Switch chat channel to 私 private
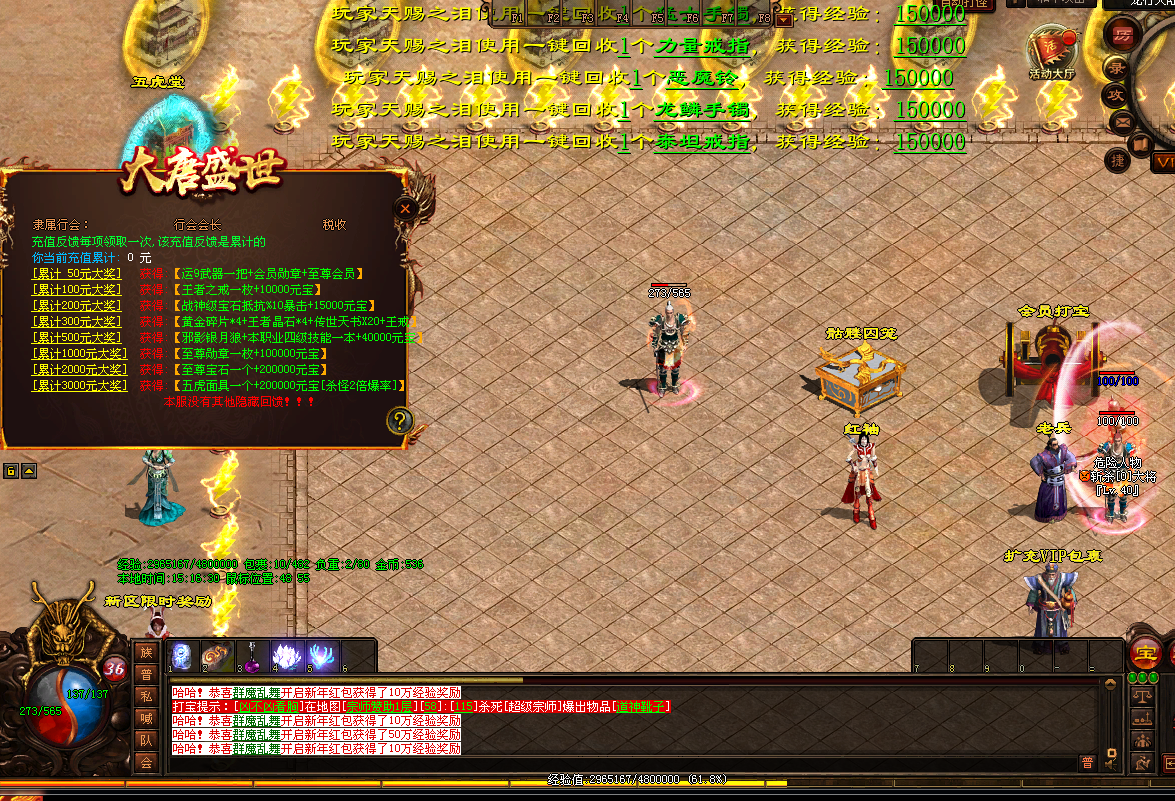Viewport: 1175px width, 801px height. click(146, 697)
